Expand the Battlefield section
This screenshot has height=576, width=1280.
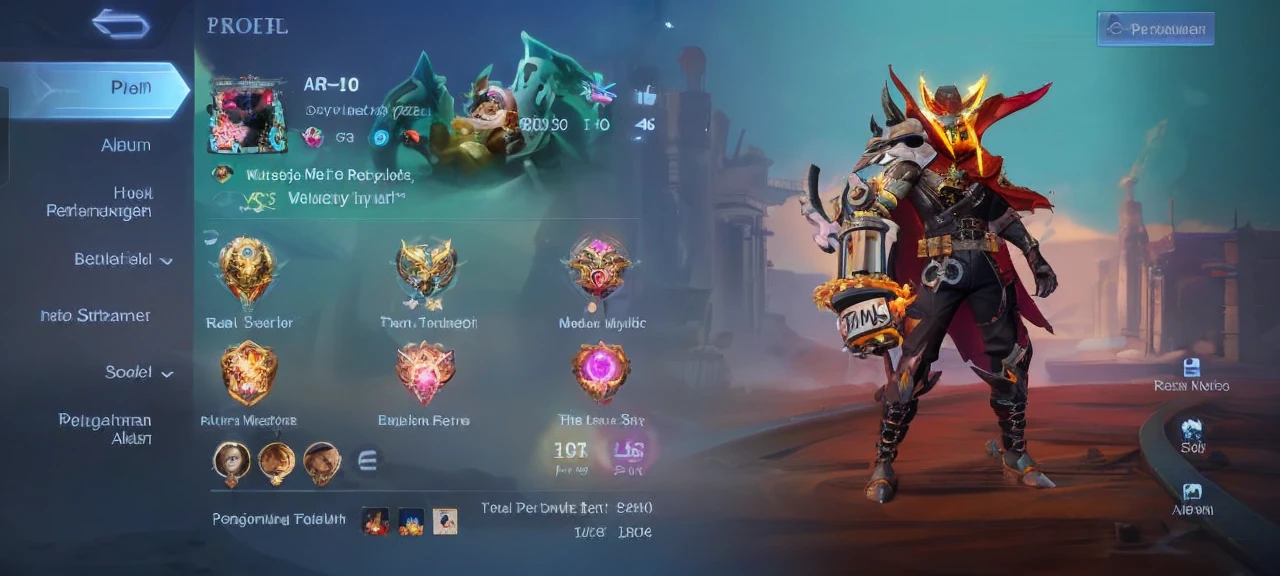pos(123,260)
